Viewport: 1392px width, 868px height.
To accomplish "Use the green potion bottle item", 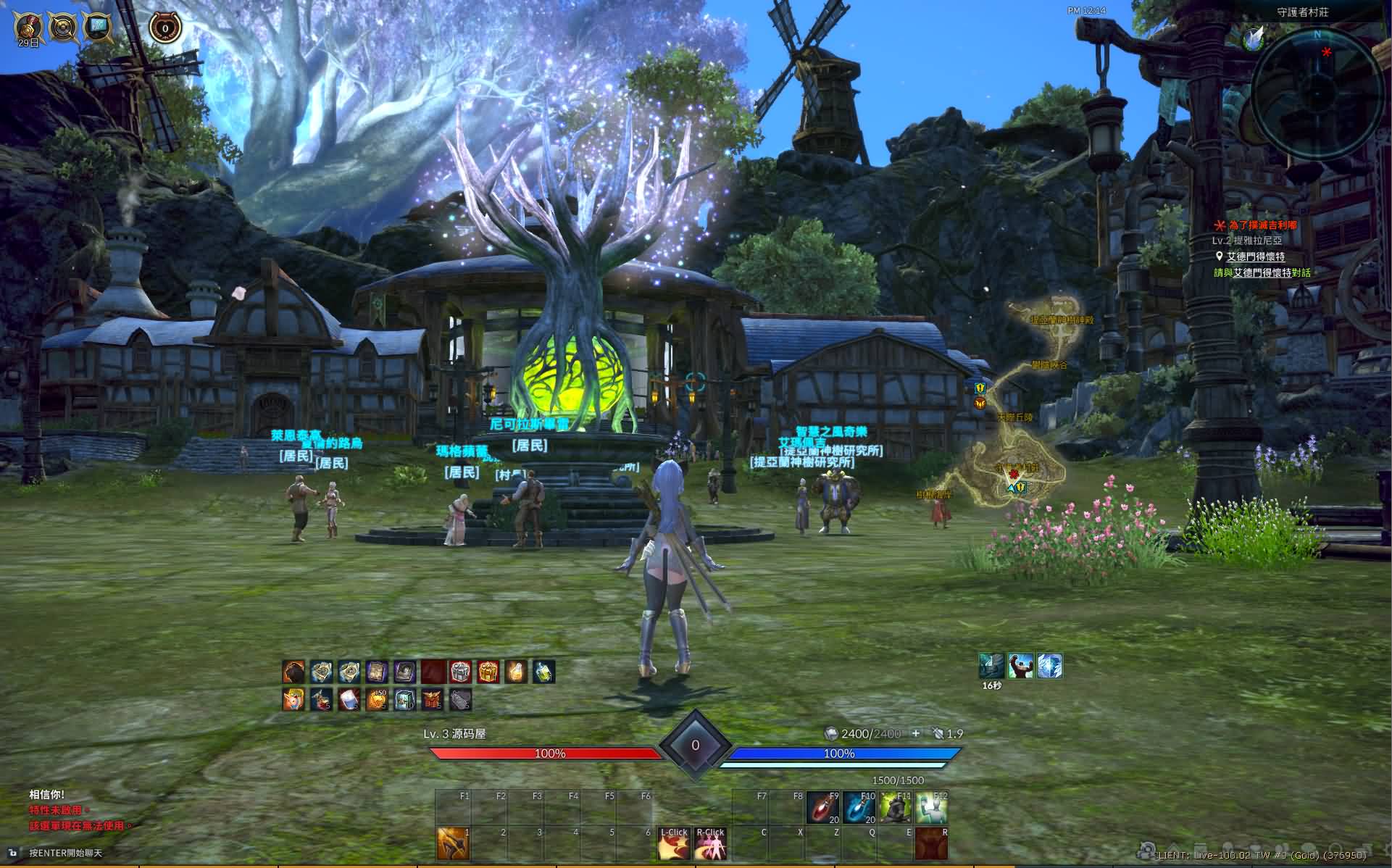I will click(543, 672).
